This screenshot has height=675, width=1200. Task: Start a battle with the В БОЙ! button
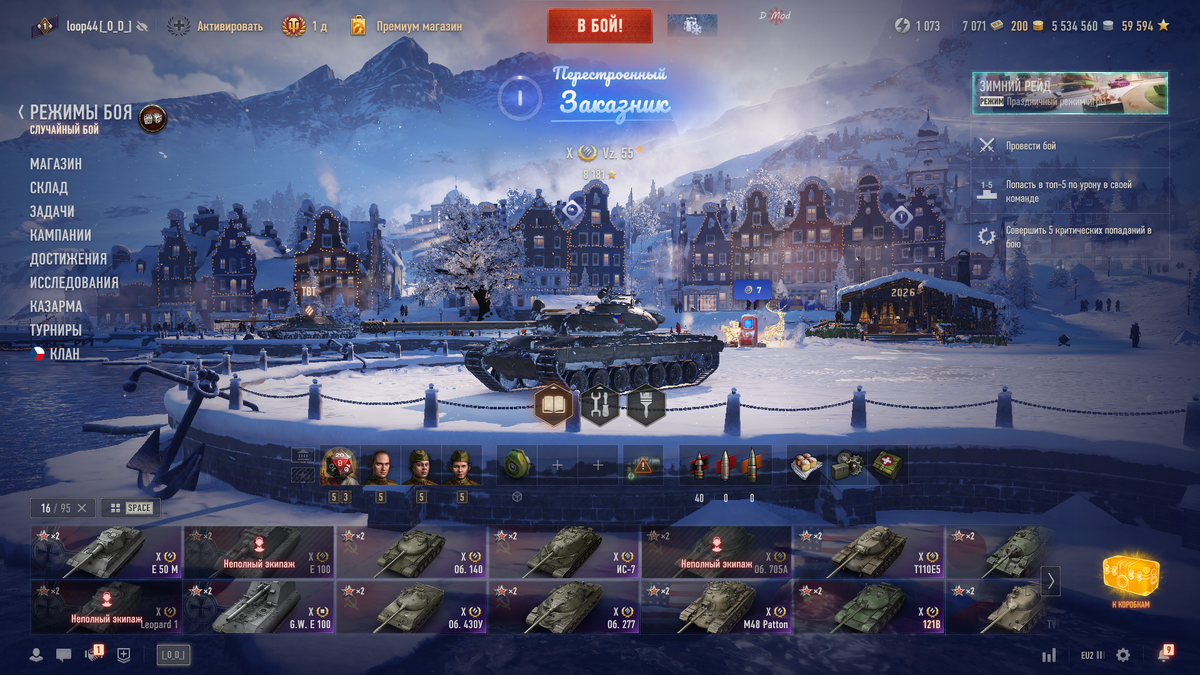[600, 26]
